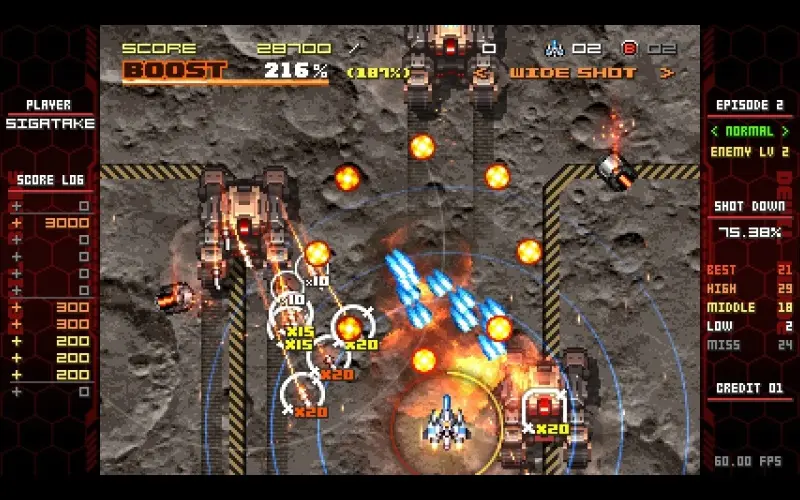Click the left arrow beside Wide Shot
Image resolution: width=800 pixels, height=500 pixels.
pos(484,73)
